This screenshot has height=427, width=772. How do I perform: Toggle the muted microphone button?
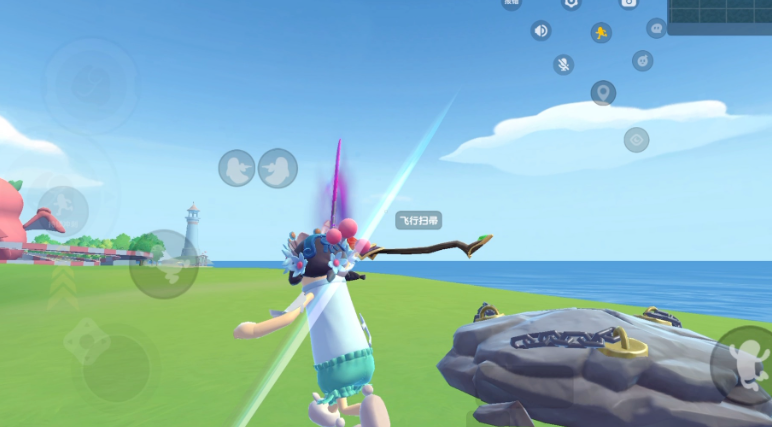(x=564, y=65)
